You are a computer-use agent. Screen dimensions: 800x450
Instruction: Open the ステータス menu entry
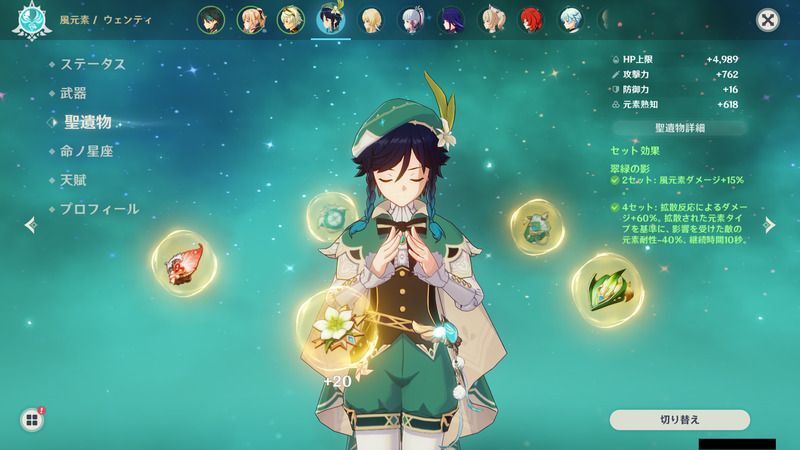[92, 64]
